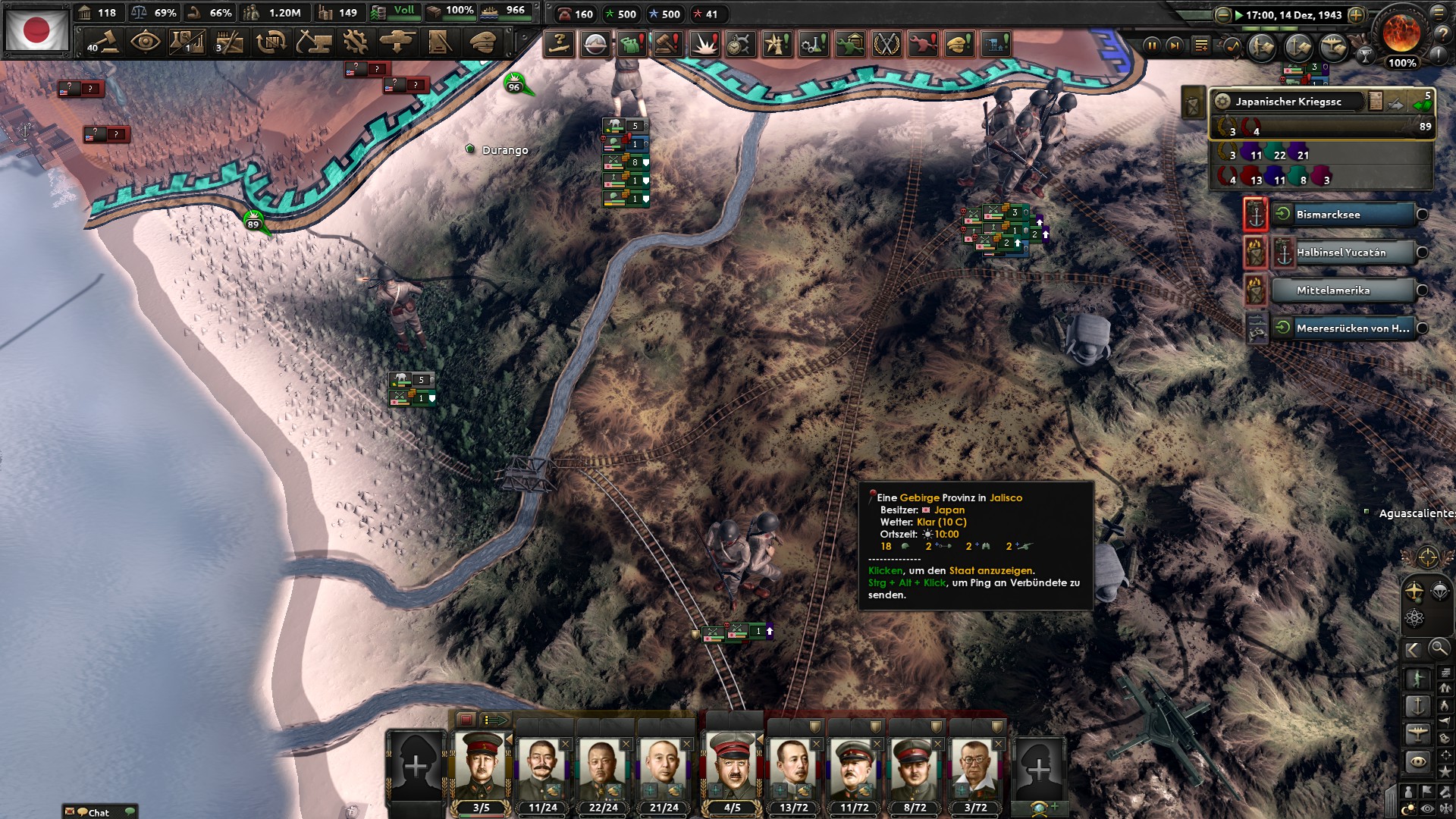This screenshot has width=1456, height=819.
Task: Open the trade tab circular arrows icon
Action: point(271,42)
